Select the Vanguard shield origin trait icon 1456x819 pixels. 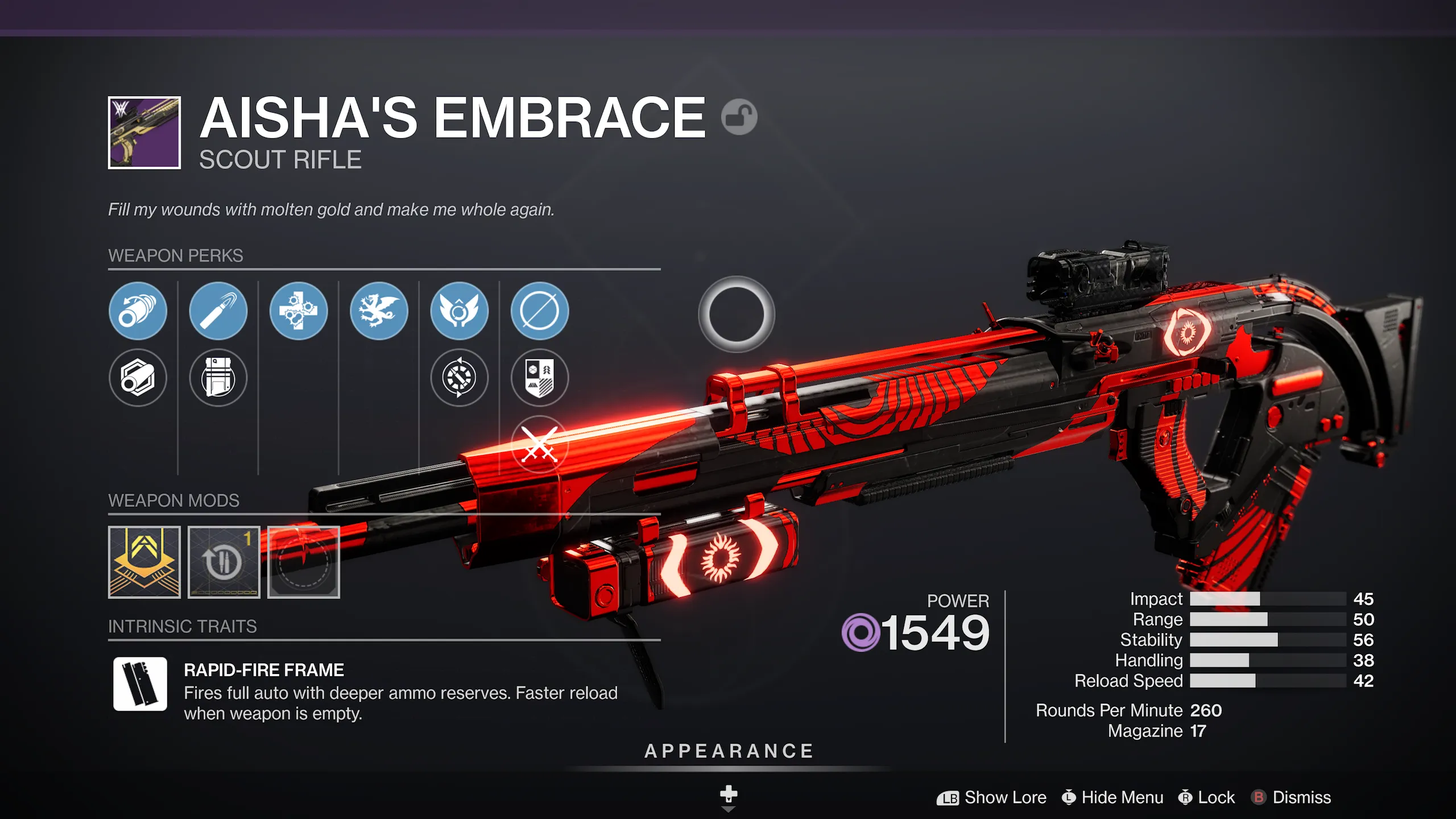point(539,378)
